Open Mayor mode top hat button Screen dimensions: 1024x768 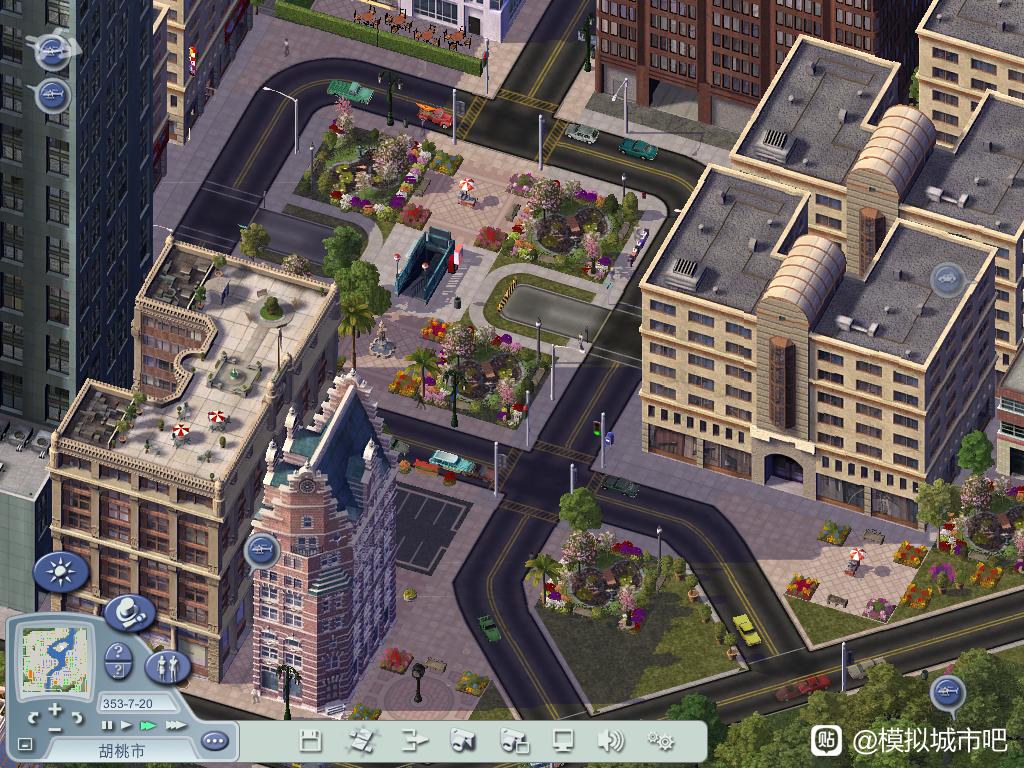click(x=128, y=612)
